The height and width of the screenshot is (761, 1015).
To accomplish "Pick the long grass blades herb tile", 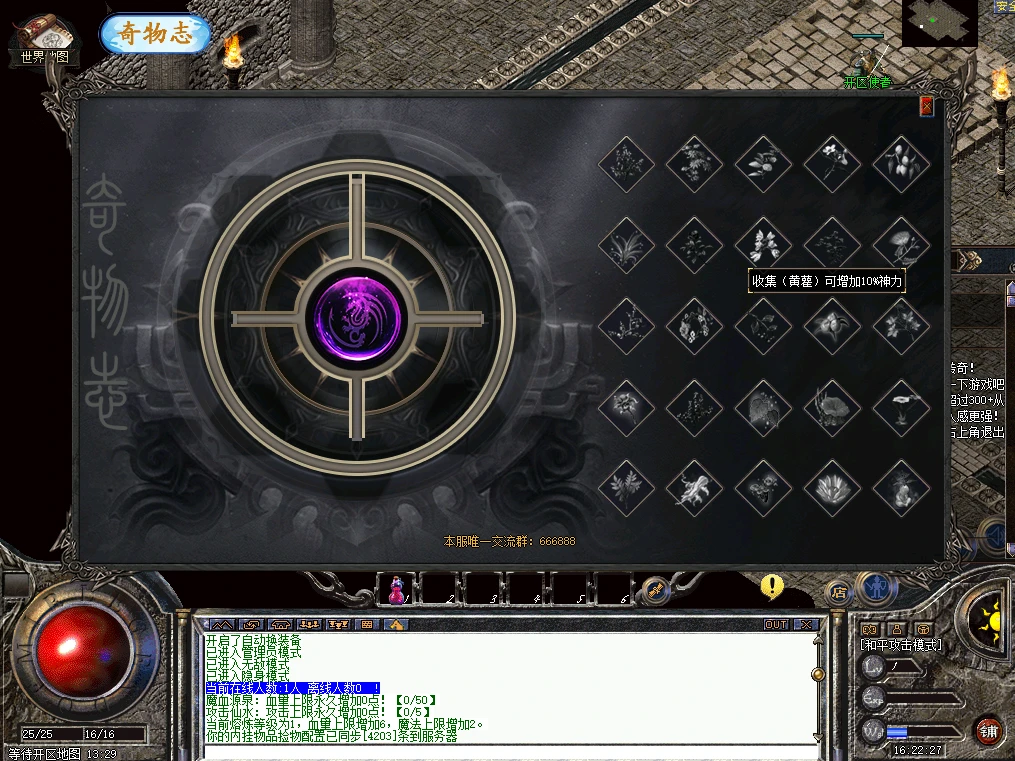I will [x=626, y=244].
